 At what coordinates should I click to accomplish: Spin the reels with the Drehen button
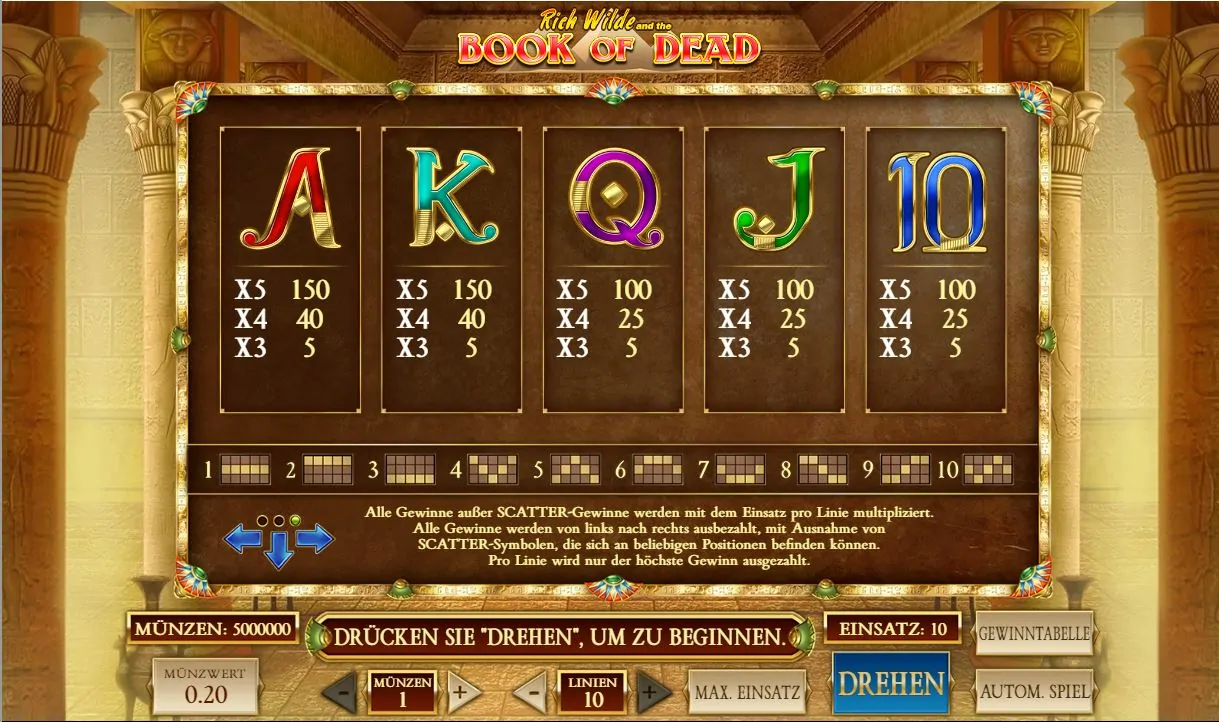[x=890, y=684]
